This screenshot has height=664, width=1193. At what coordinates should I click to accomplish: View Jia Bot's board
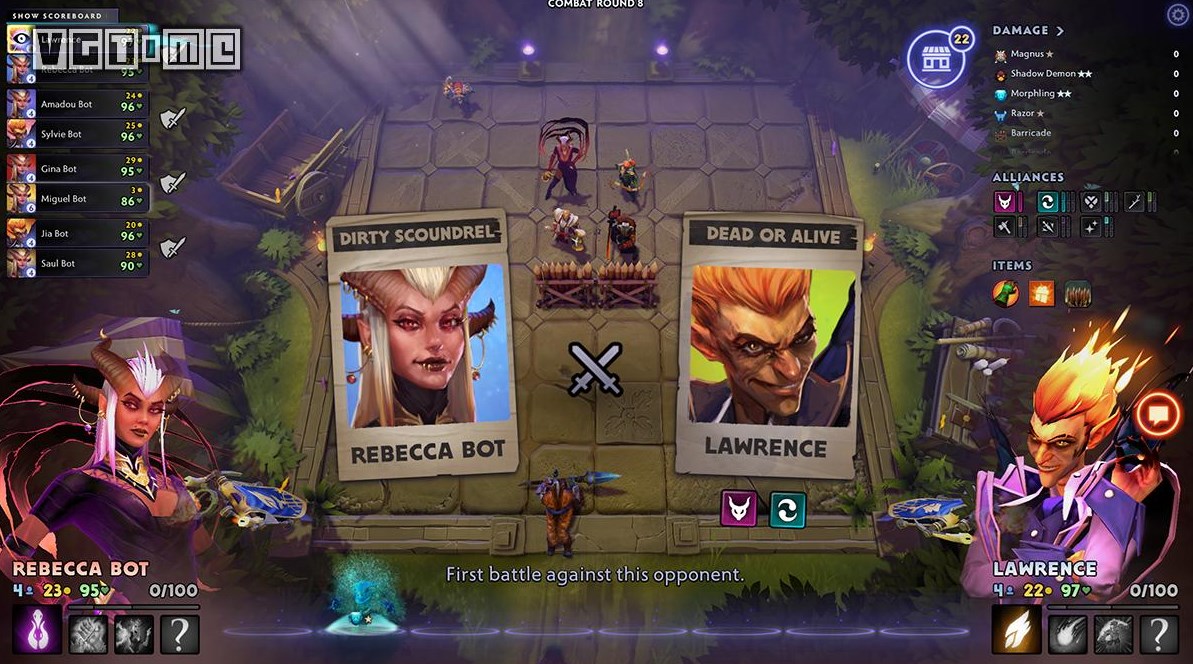point(77,234)
